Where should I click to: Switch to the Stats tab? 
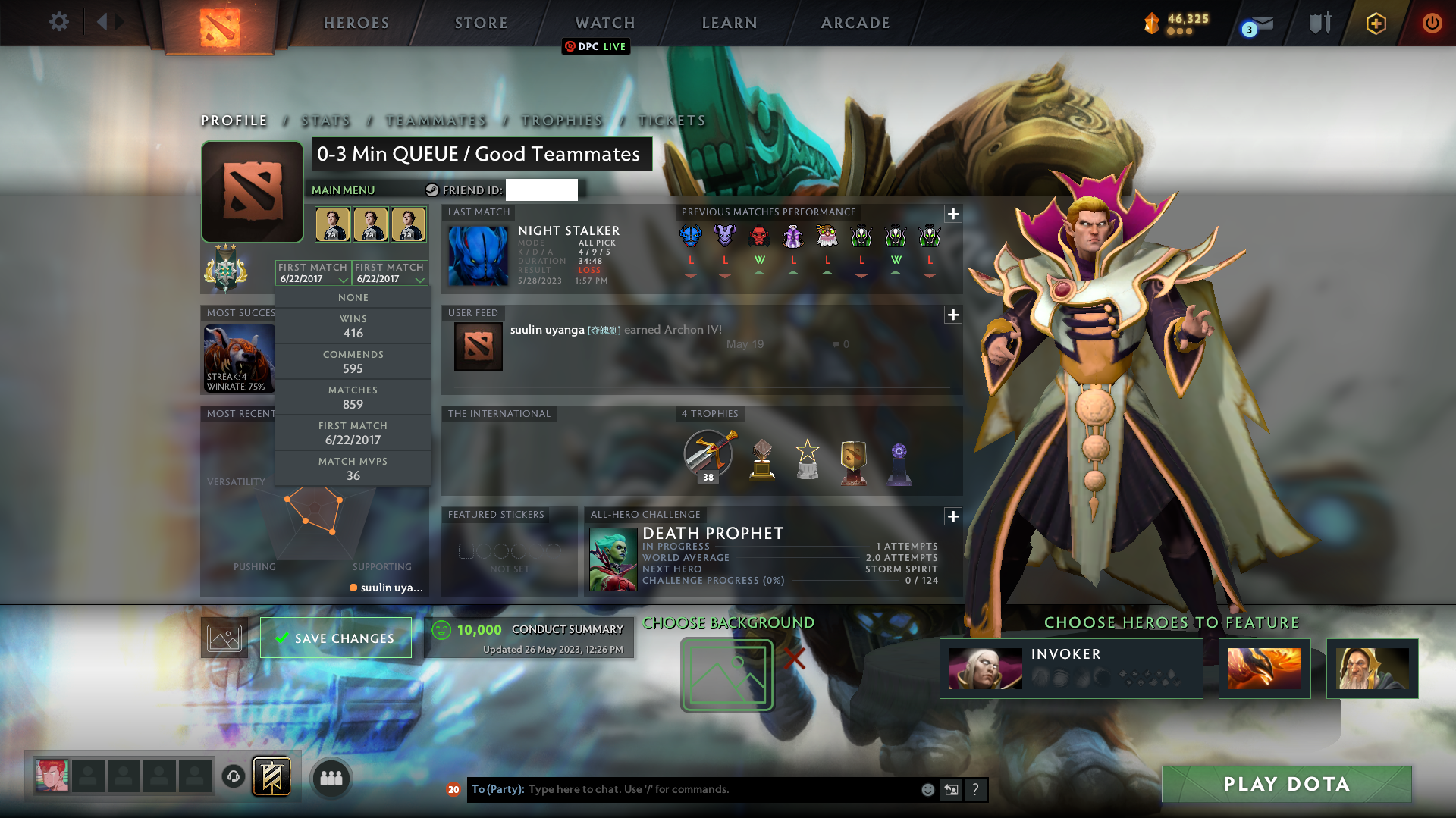325,120
